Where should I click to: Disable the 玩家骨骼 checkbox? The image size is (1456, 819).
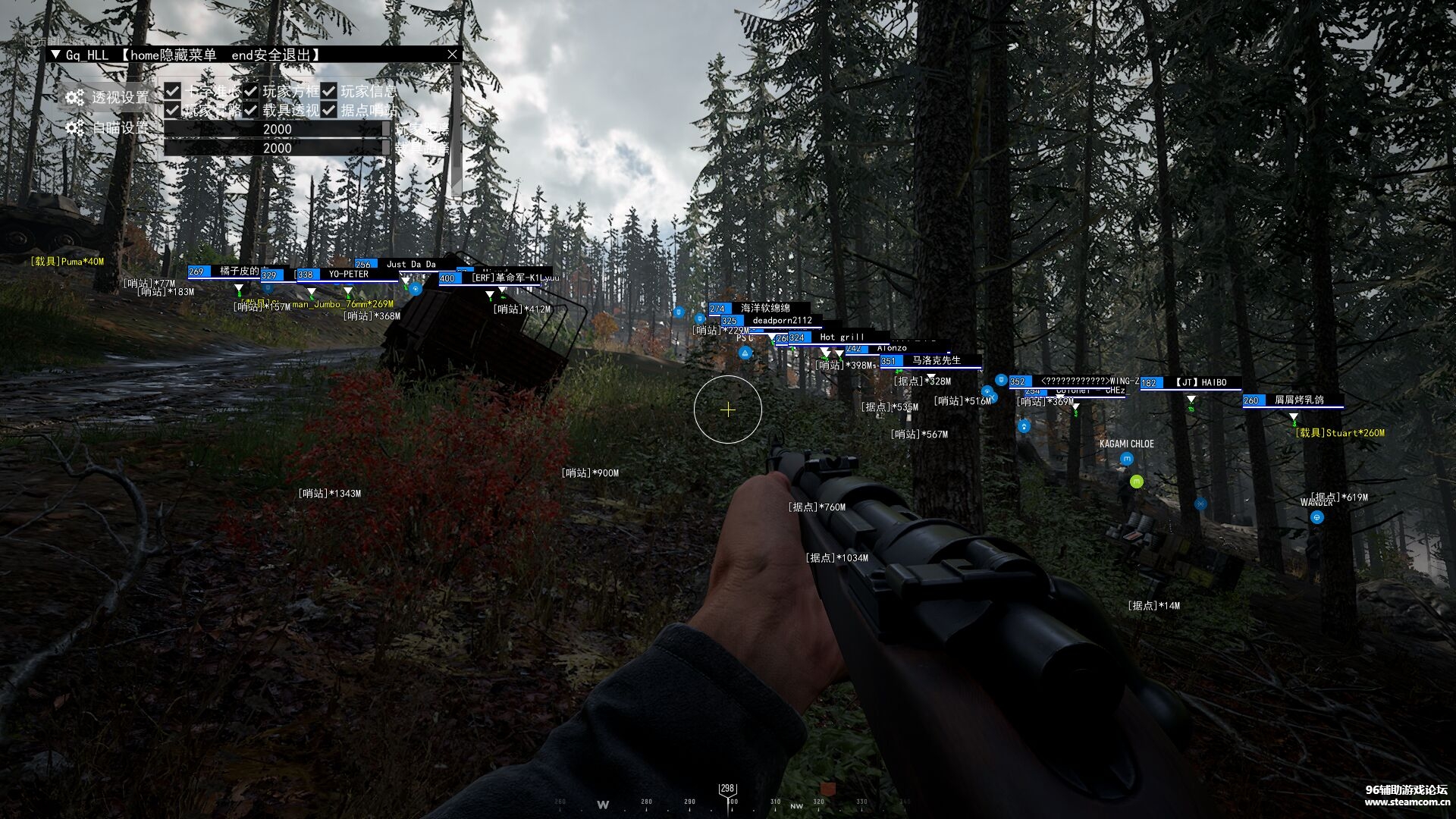point(173,110)
